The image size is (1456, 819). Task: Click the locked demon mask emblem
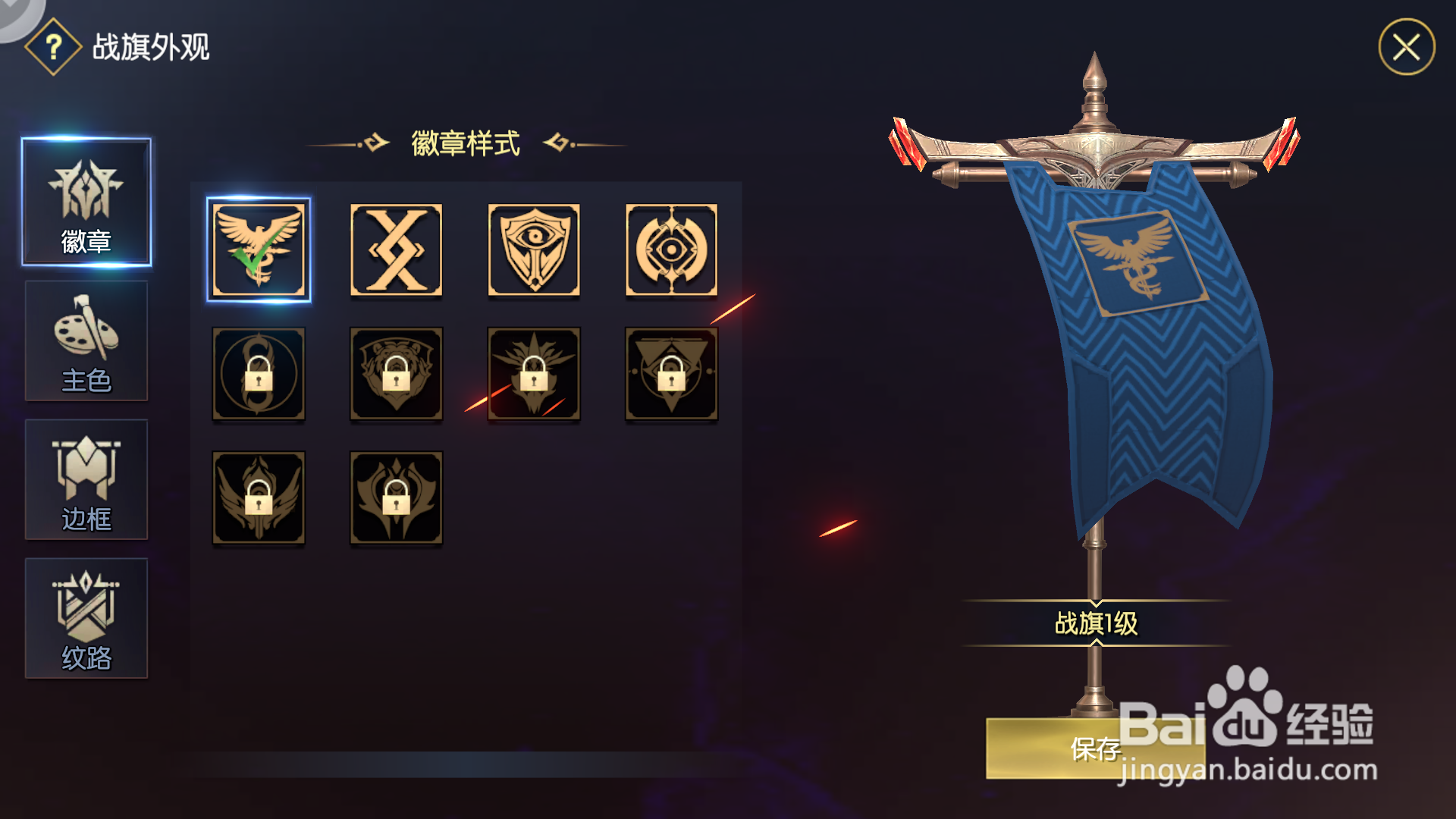pos(396,497)
